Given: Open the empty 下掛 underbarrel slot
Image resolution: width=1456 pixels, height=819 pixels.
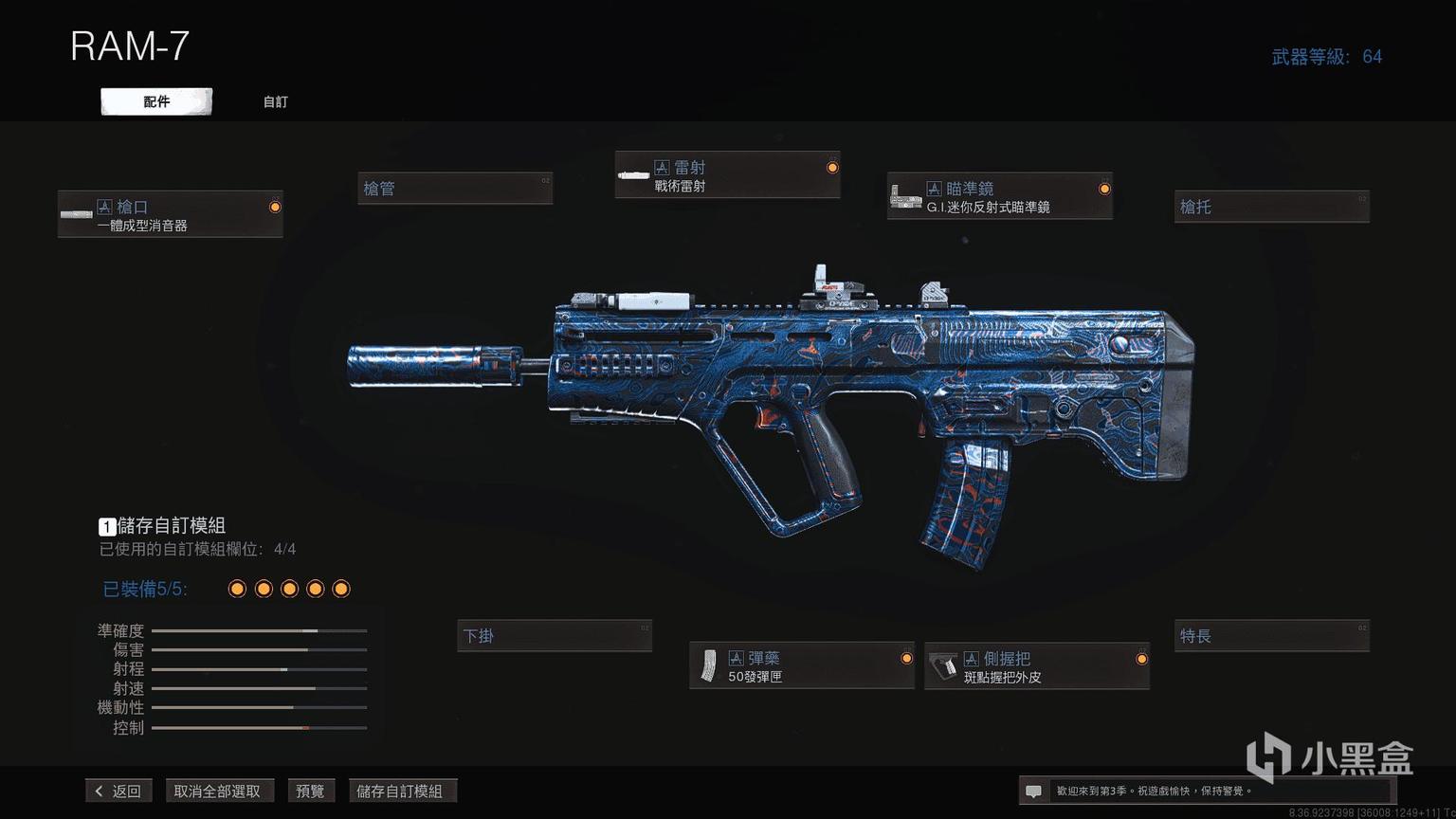Looking at the screenshot, I should pyautogui.click(x=555, y=636).
